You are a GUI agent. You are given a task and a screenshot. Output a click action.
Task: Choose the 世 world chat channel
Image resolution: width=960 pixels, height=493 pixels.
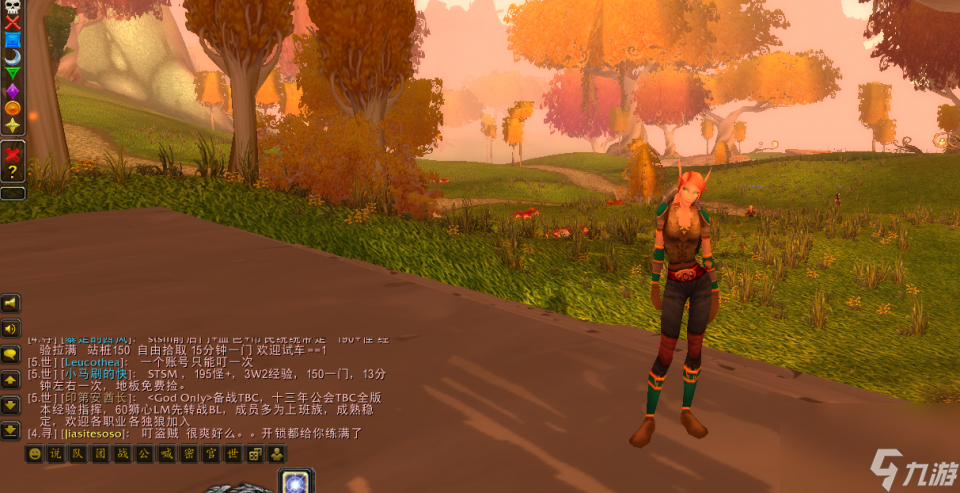click(233, 454)
